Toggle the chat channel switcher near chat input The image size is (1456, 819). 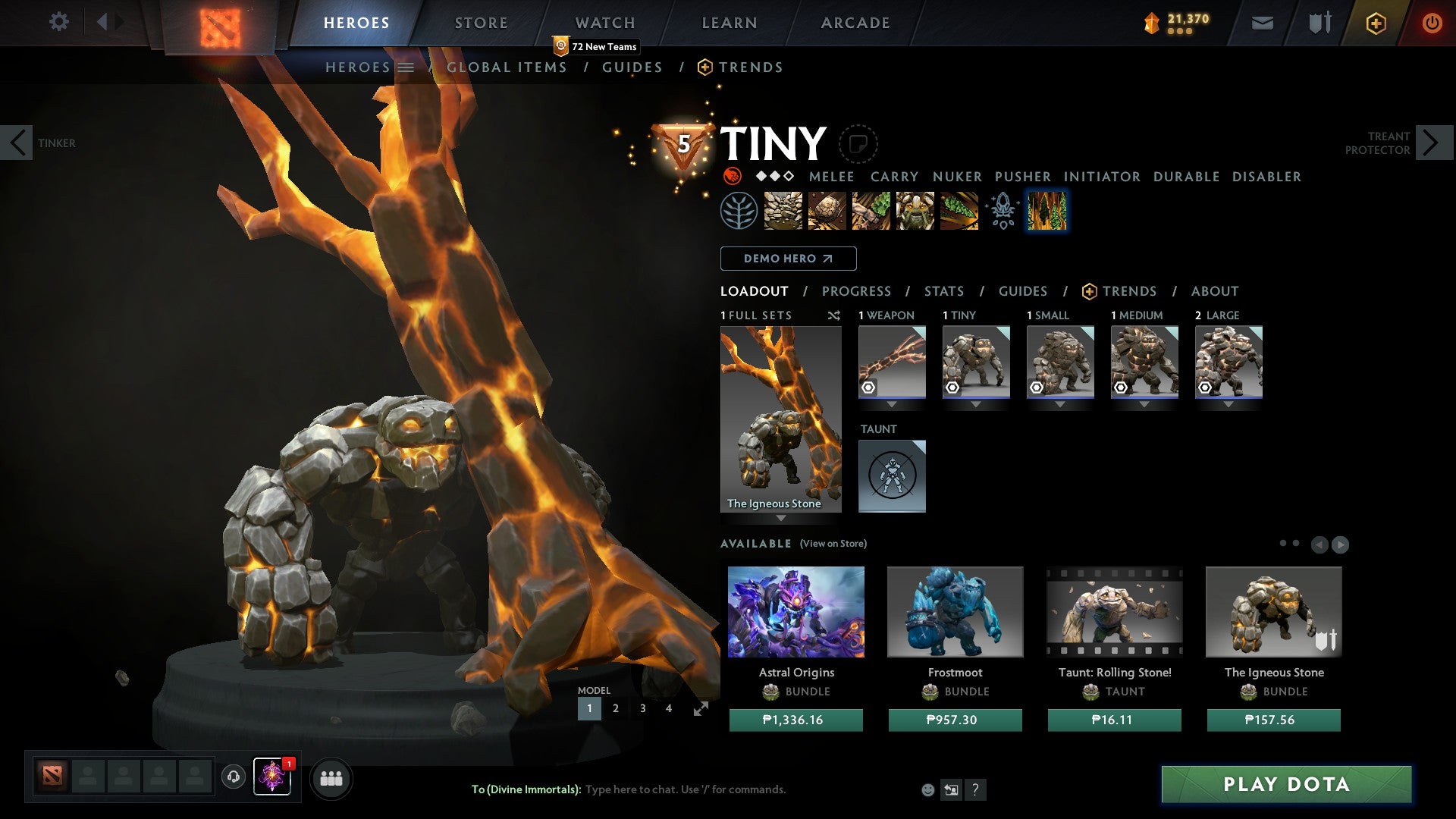tap(950, 789)
